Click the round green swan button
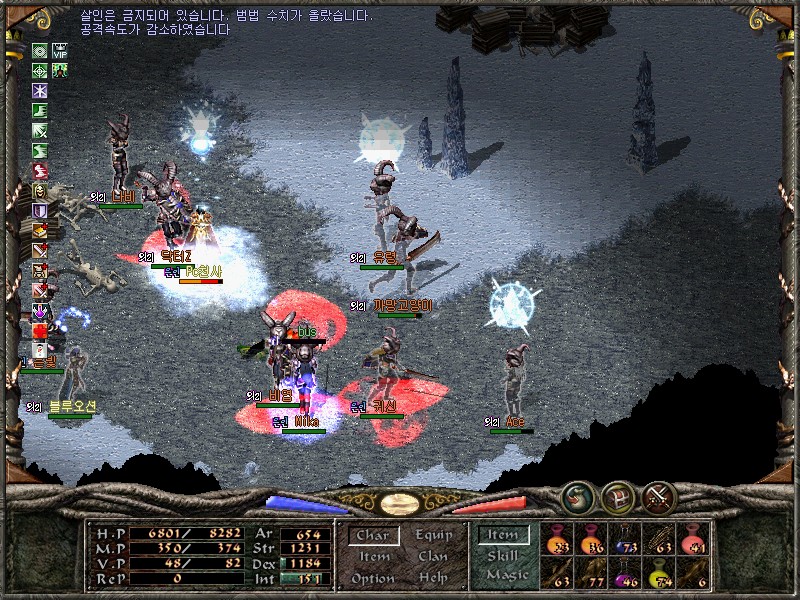This screenshot has width=800, height=600. (577, 497)
